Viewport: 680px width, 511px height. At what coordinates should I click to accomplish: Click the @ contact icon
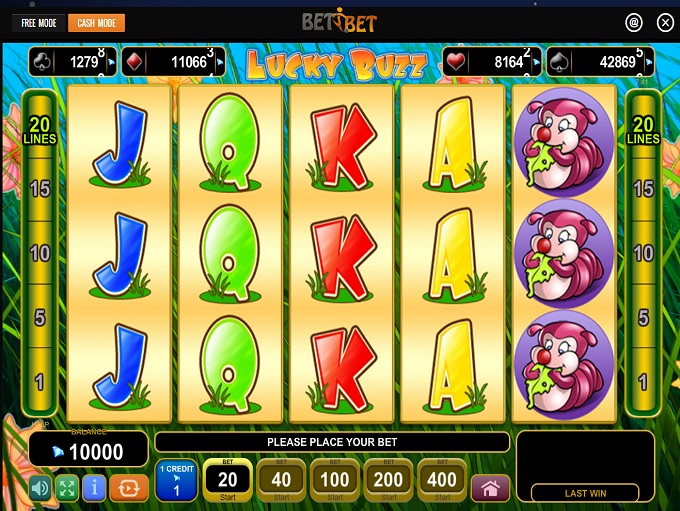coord(633,22)
